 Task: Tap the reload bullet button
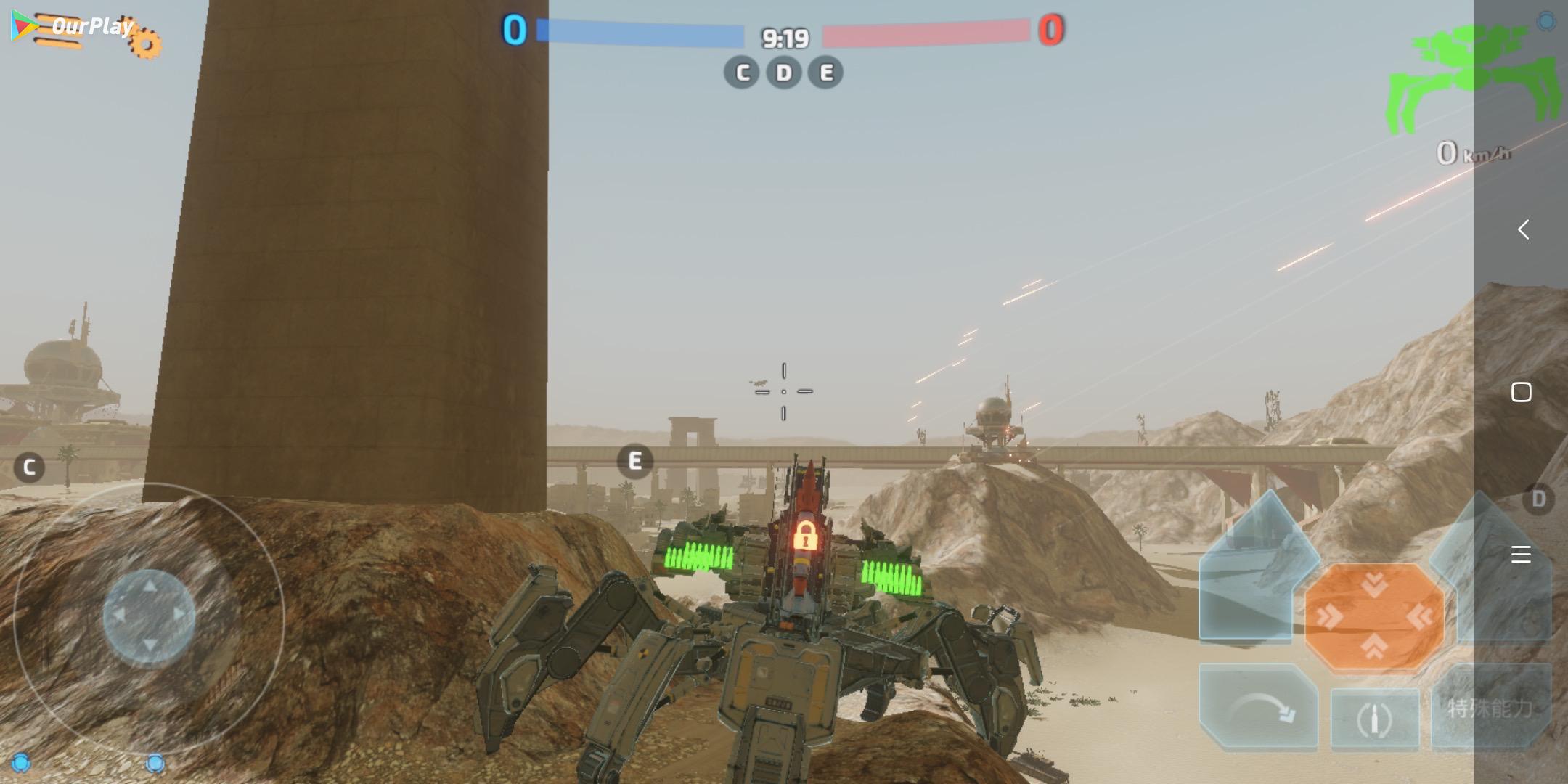pyautogui.click(x=1374, y=719)
